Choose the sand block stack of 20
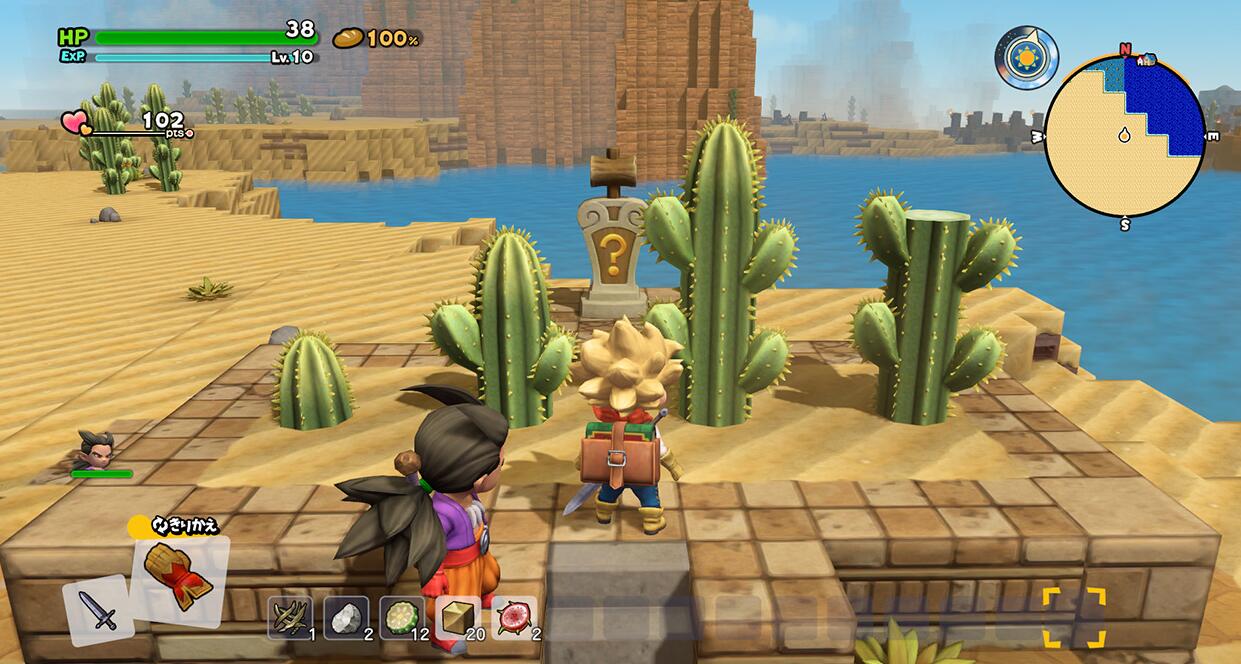This screenshot has width=1241, height=664. [x=459, y=617]
